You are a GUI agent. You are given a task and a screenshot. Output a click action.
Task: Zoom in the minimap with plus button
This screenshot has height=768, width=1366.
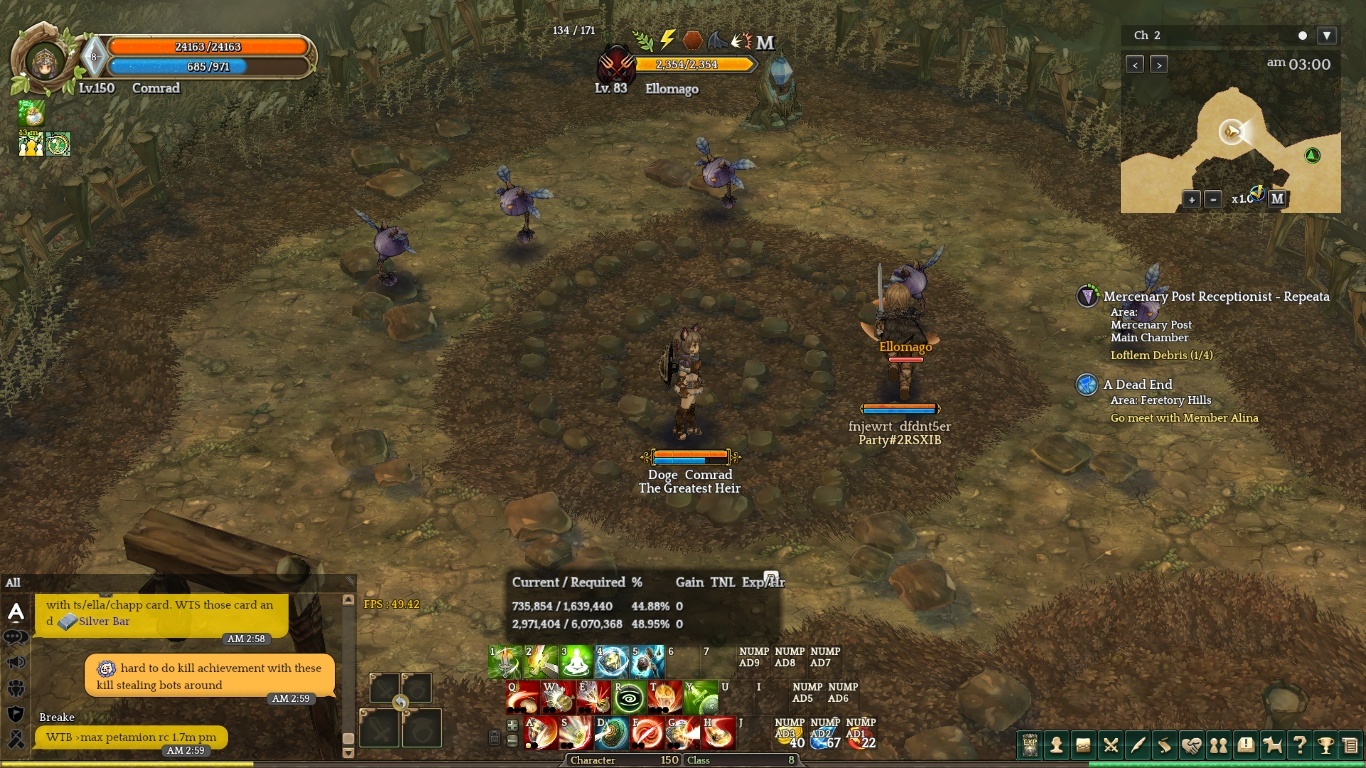(1191, 199)
